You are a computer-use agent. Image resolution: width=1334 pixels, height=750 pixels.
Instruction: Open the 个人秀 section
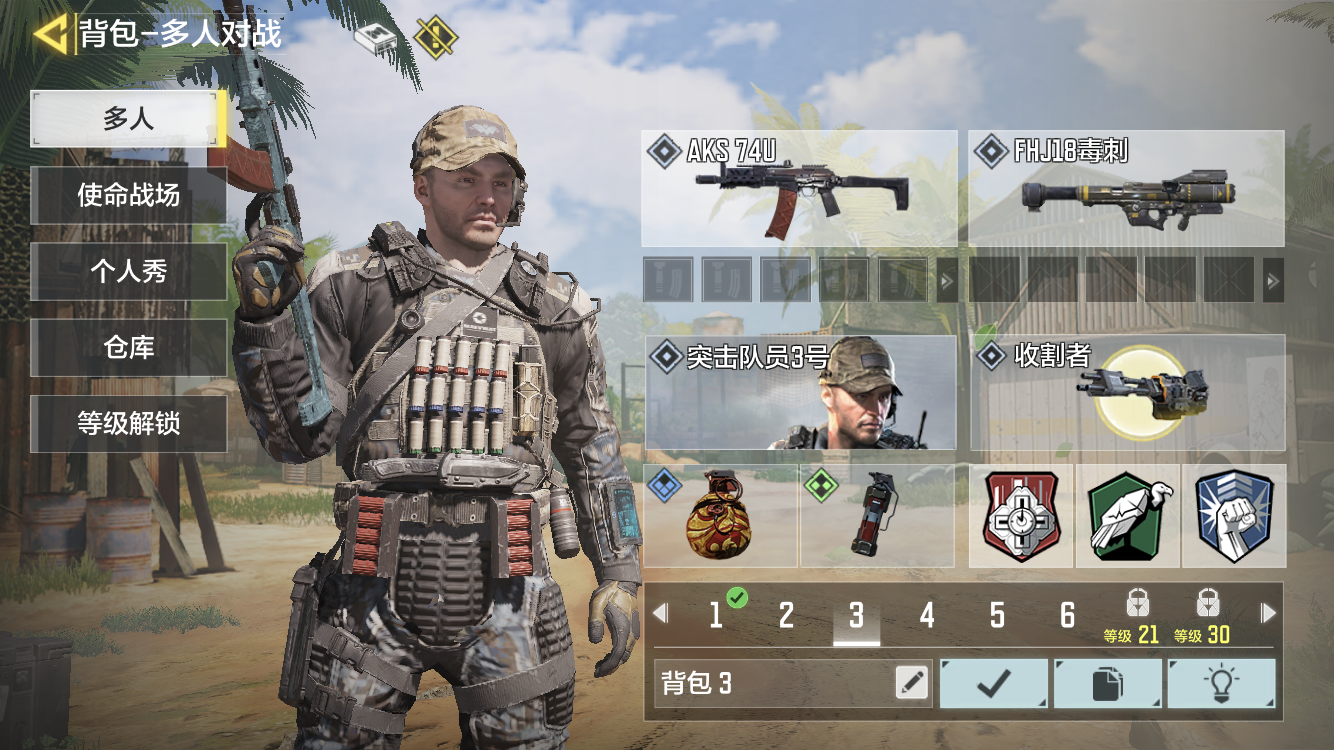coord(128,271)
